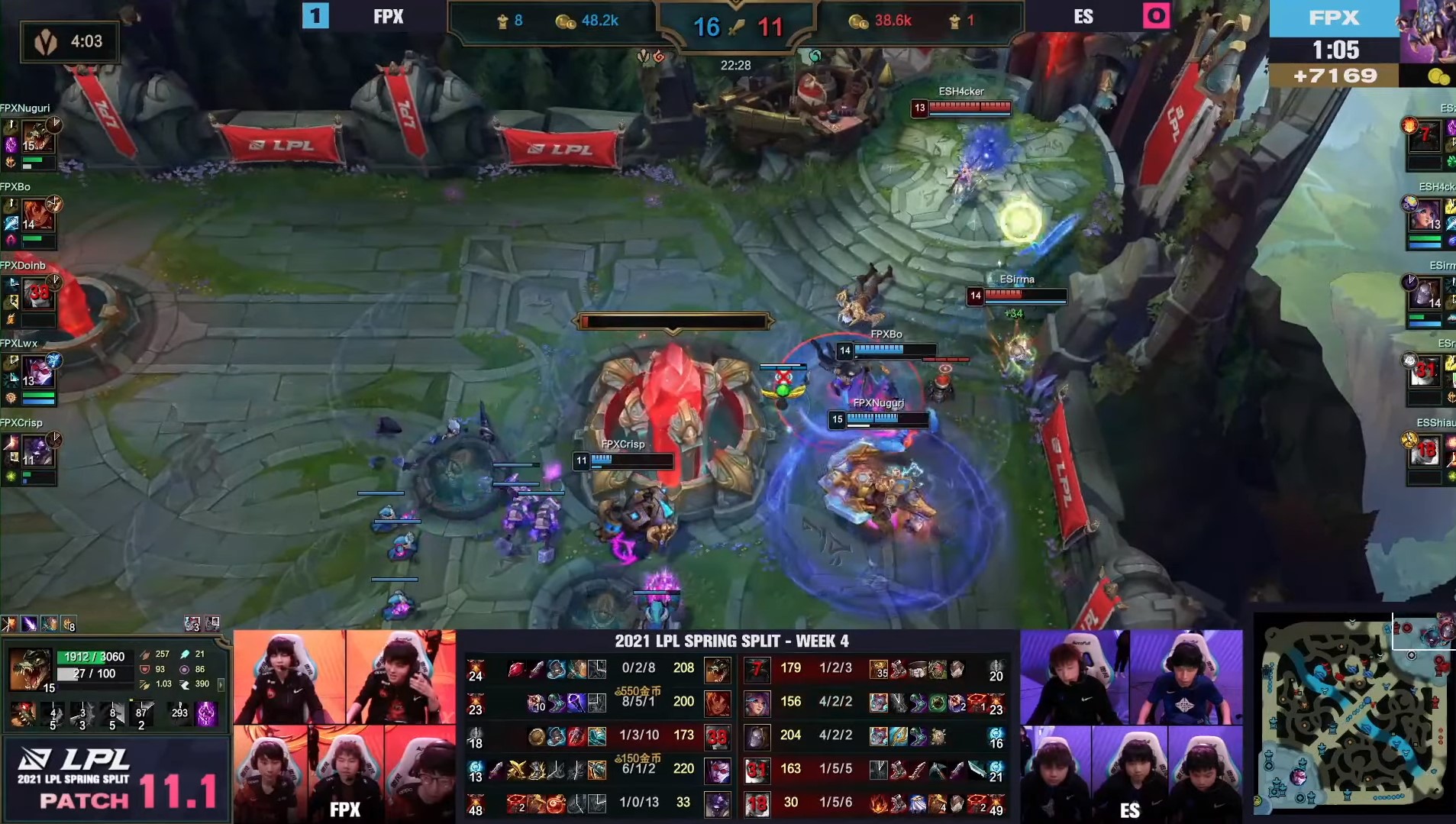Viewport: 1456px width, 824px height.
Task: Click the FPX team name on the scoreboard
Action: click(389, 17)
